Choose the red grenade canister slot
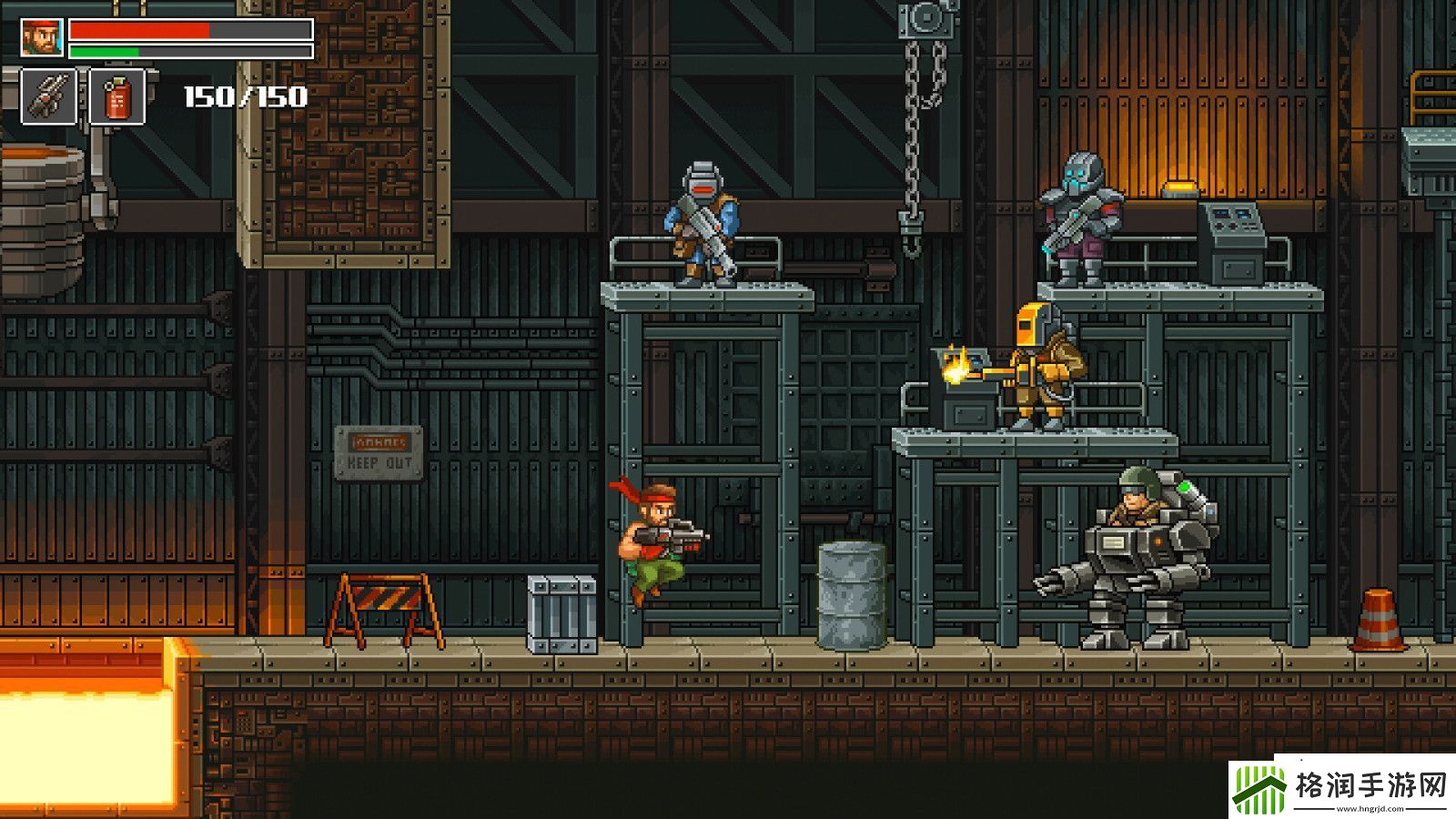The image size is (1456, 819). point(117,97)
